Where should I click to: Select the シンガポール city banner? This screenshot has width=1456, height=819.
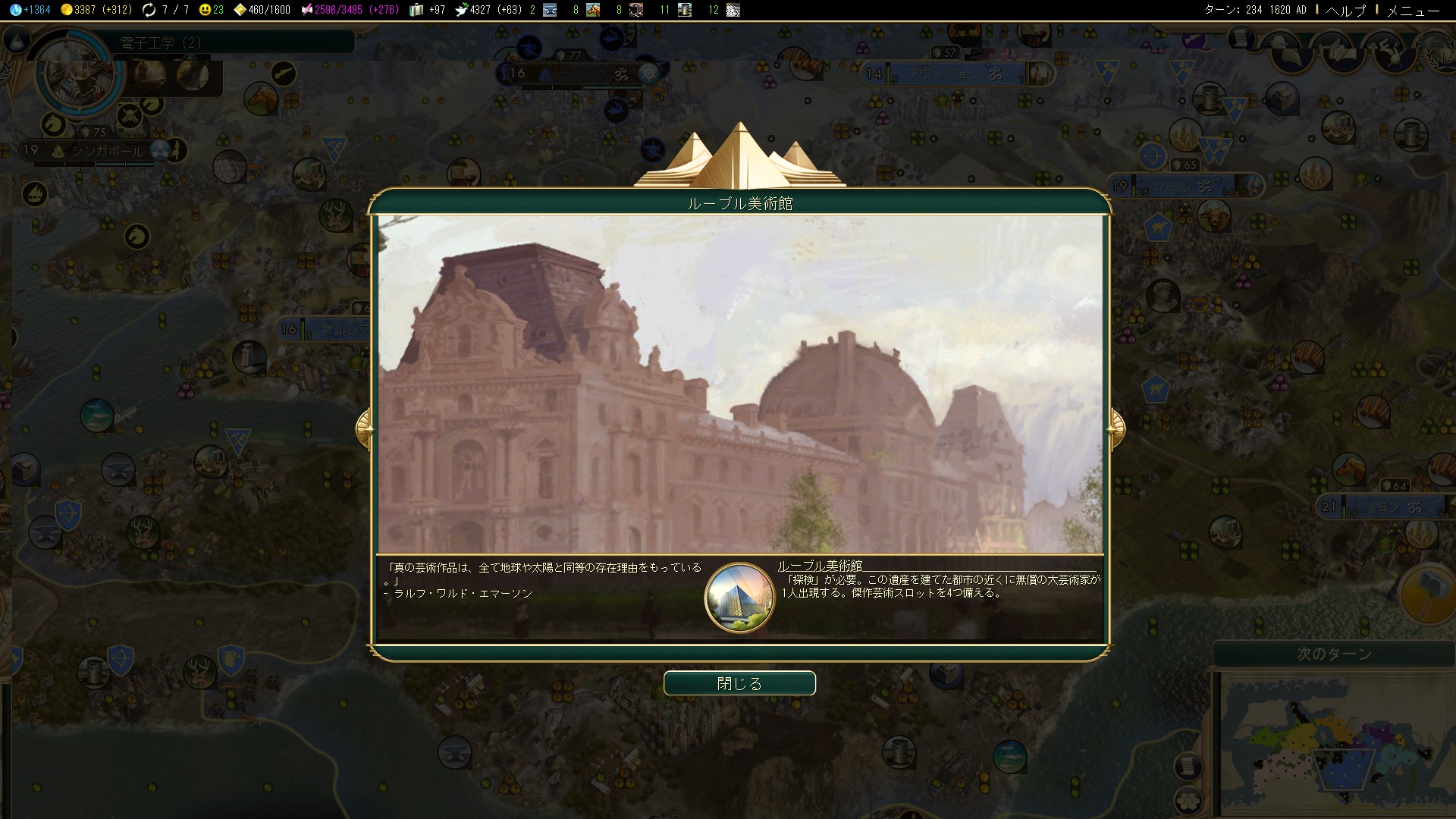(x=107, y=150)
